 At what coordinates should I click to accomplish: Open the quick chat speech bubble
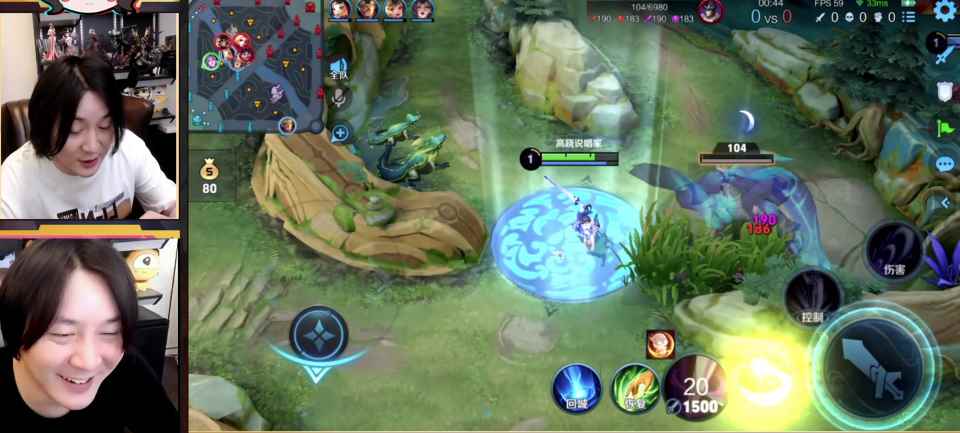945,164
